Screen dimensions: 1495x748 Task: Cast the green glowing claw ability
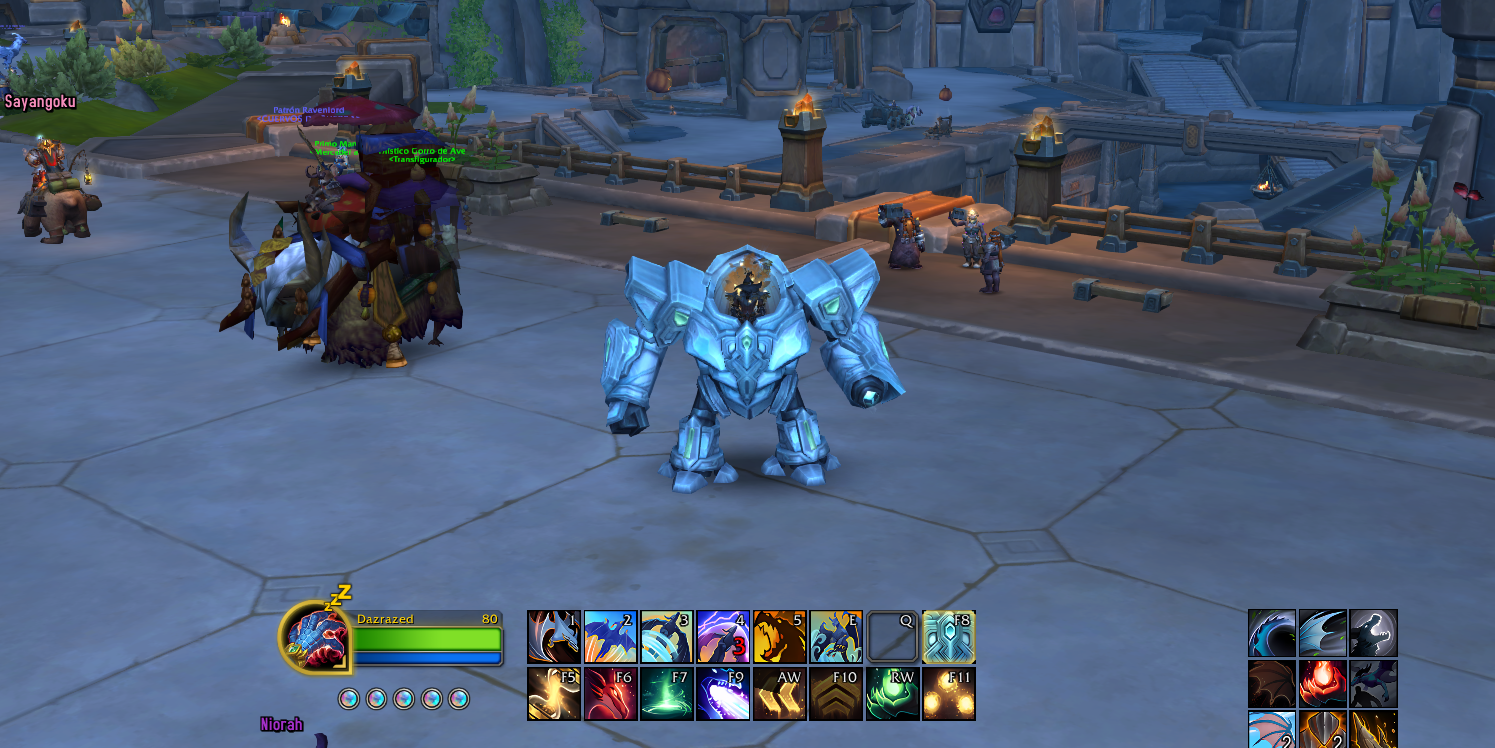tap(893, 694)
